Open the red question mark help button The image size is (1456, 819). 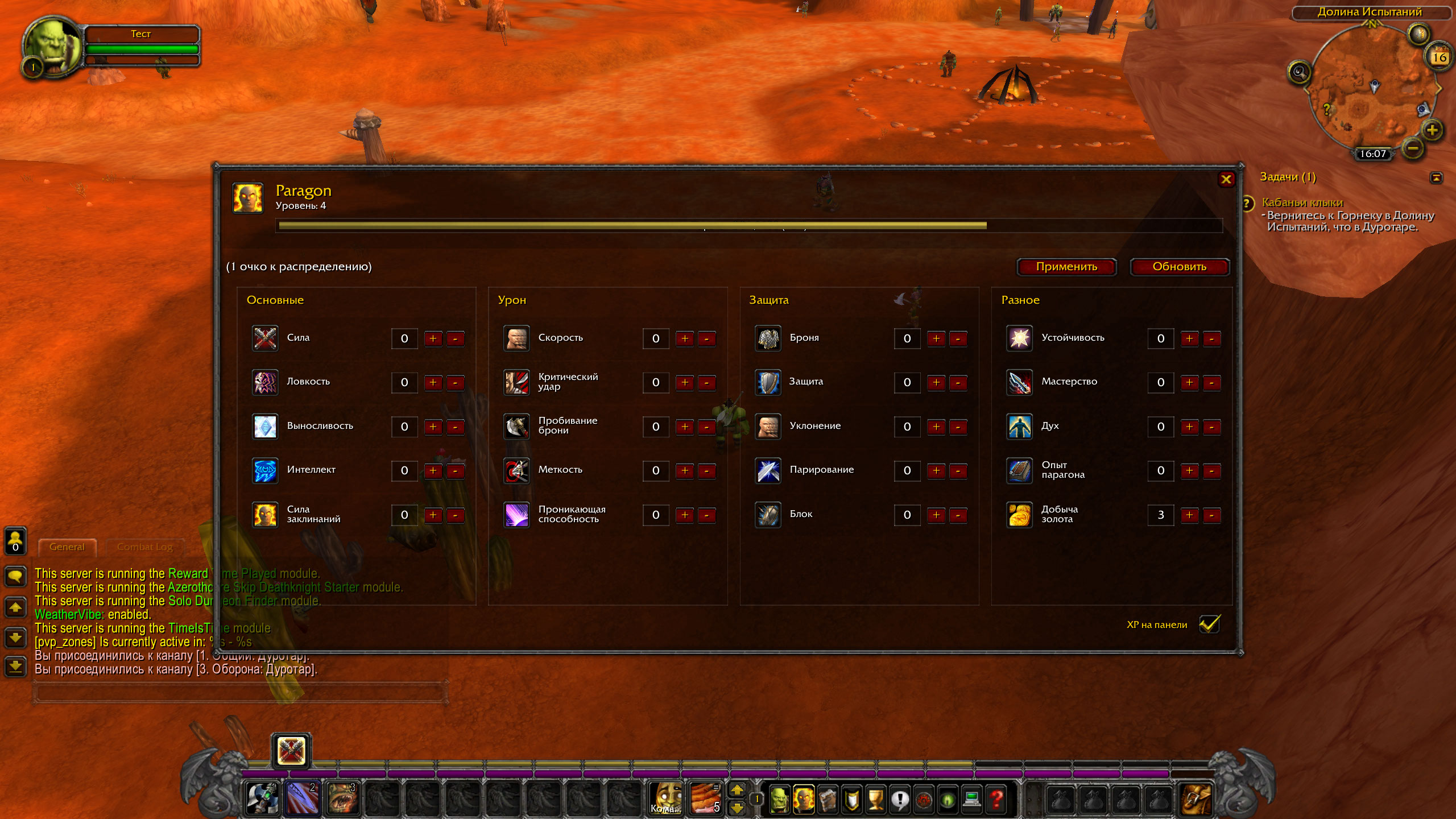(x=996, y=800)
